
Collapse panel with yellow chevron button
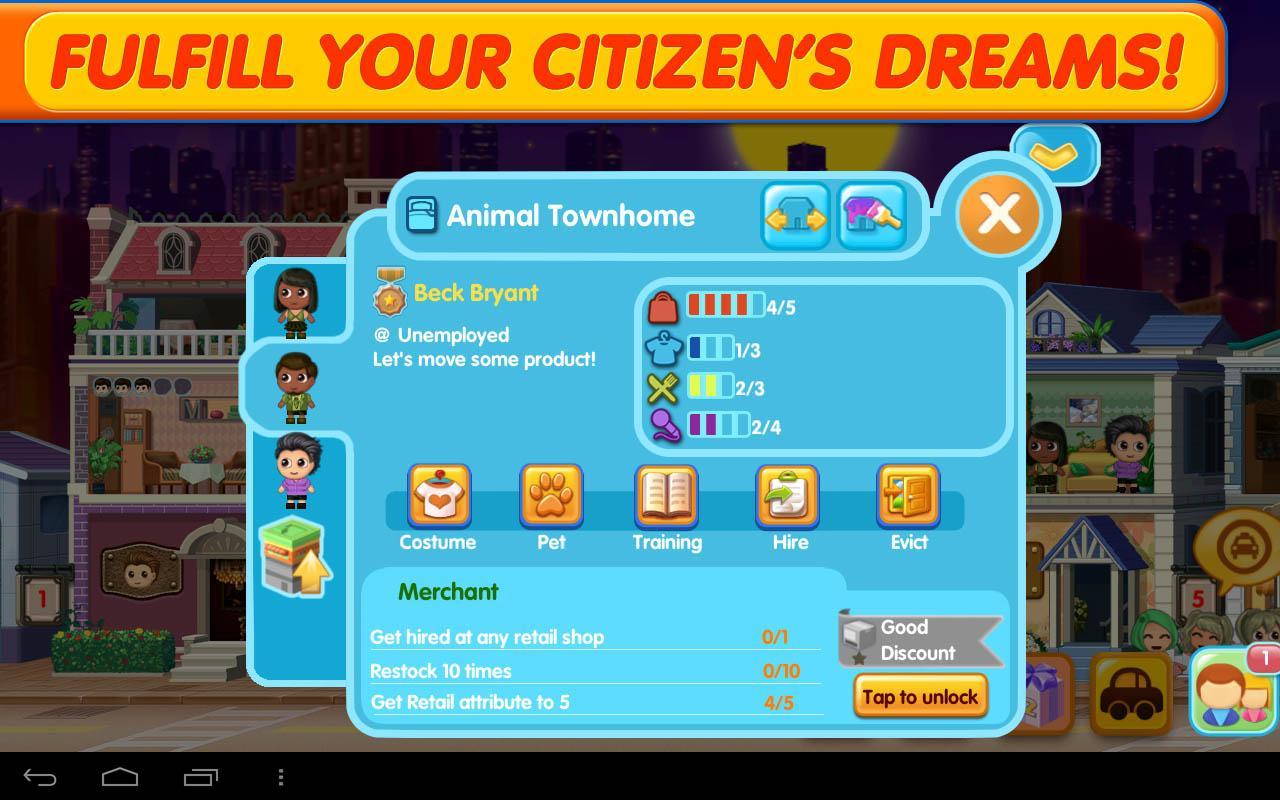tap(1054, 154)
